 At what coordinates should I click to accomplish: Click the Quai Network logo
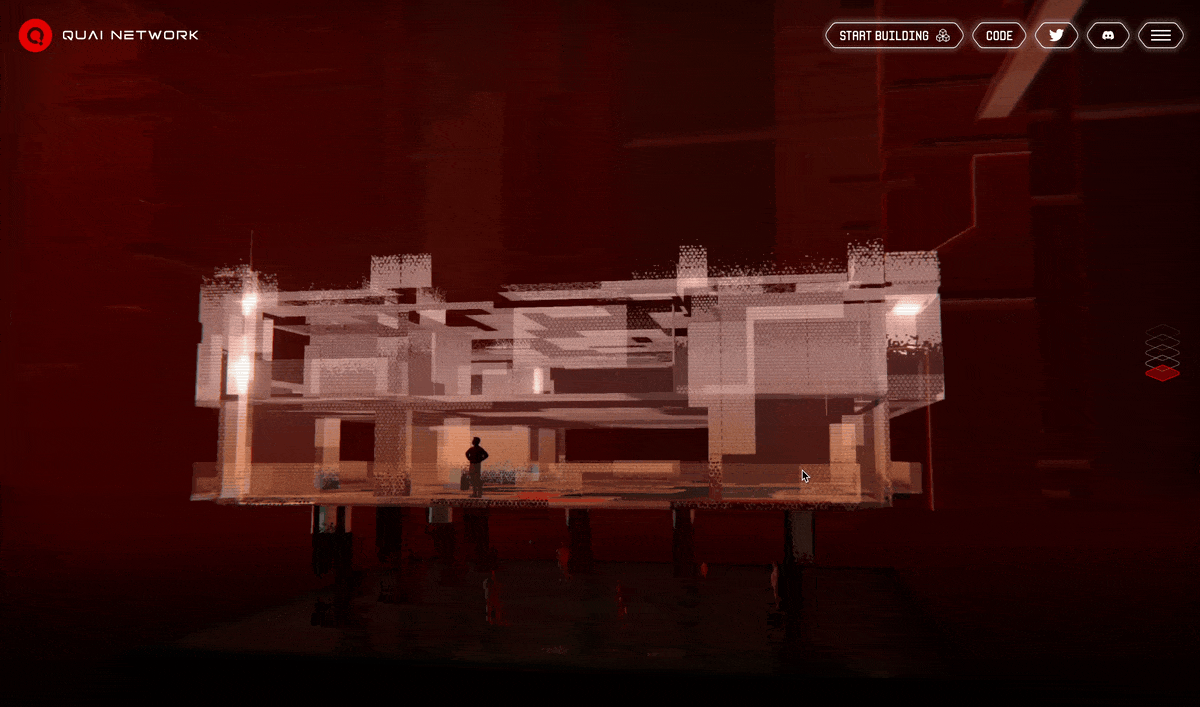point(35,35)
